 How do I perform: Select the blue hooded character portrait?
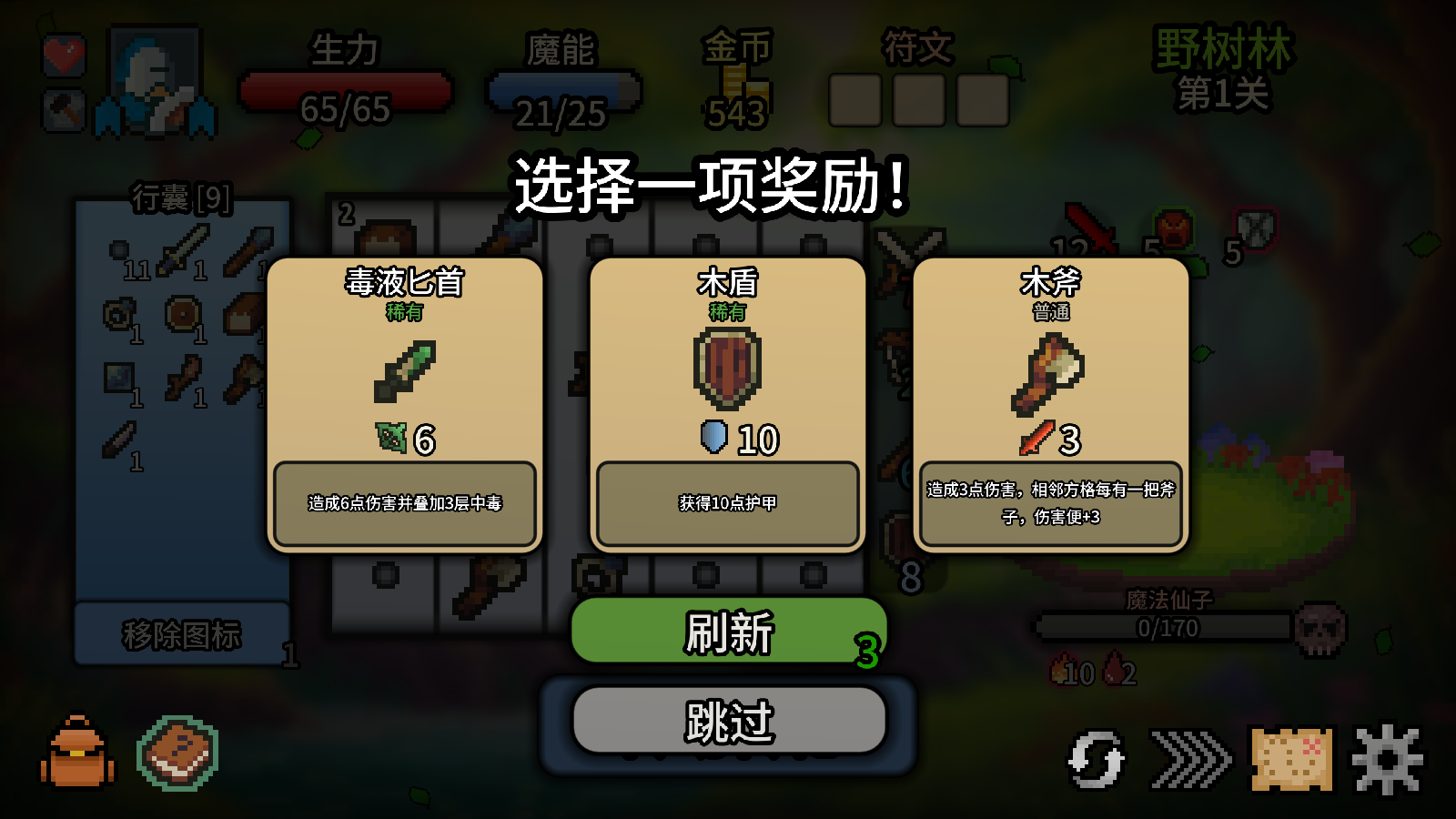click(x=155, y=82)
